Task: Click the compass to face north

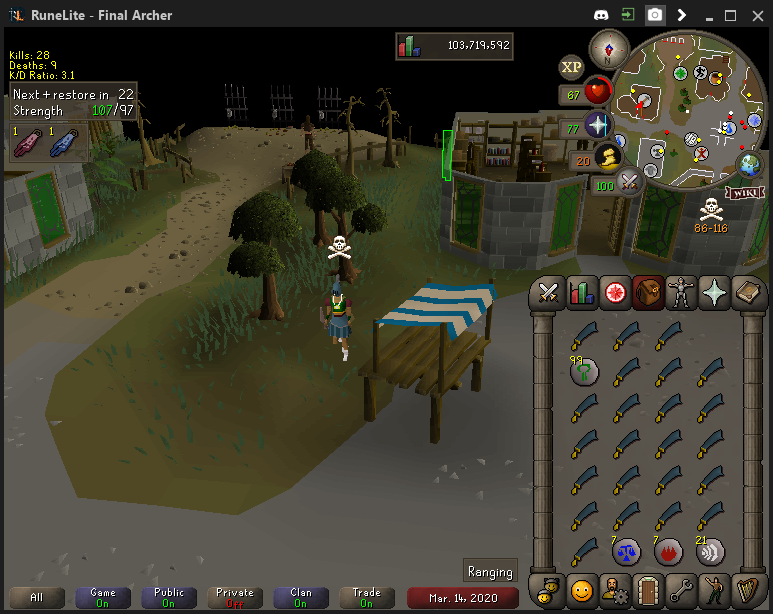Action: pyautogui.click(x=608, y=48)
